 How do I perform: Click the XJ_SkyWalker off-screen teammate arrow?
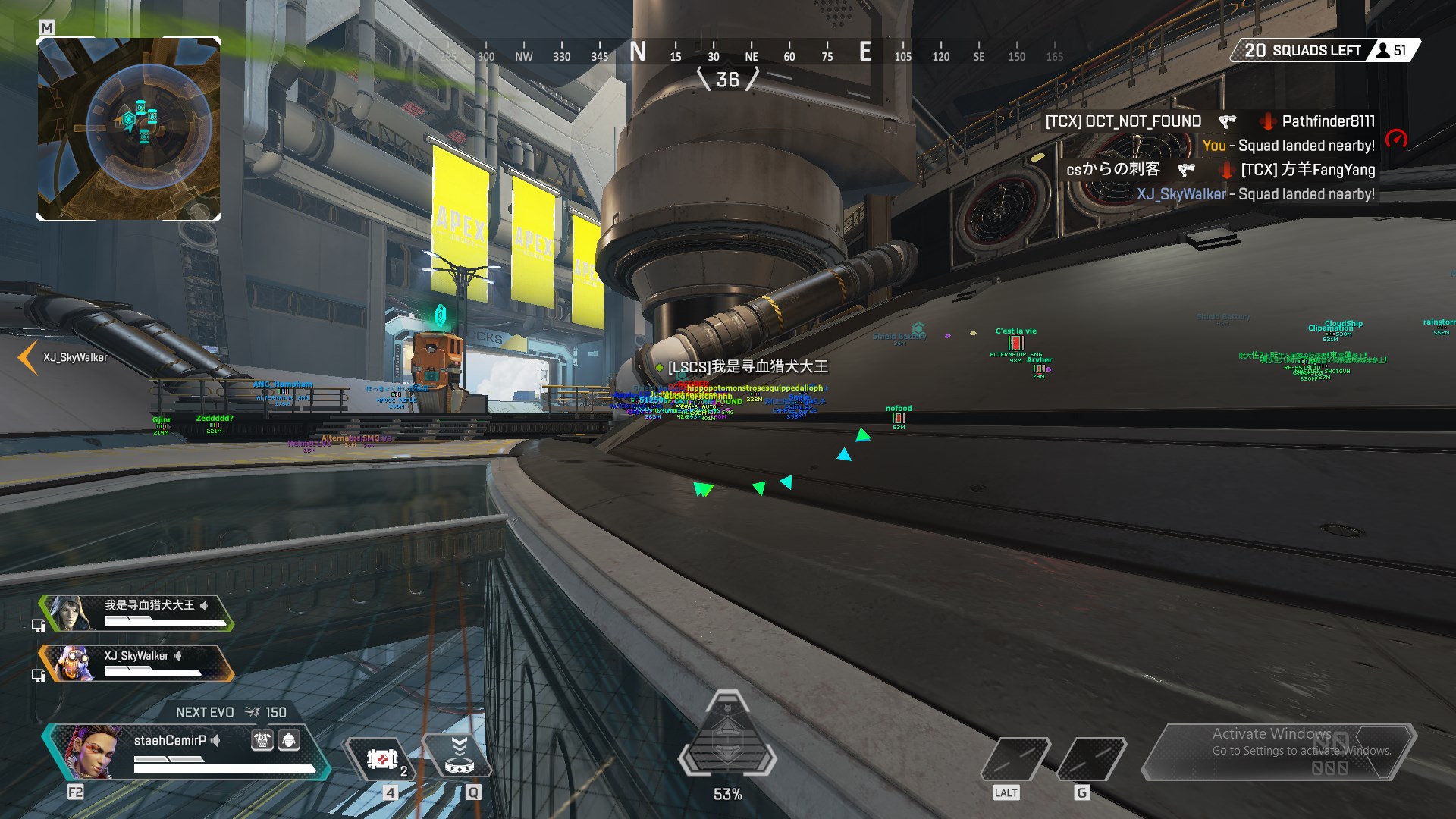pyautogui.click(x=28, y=357)
